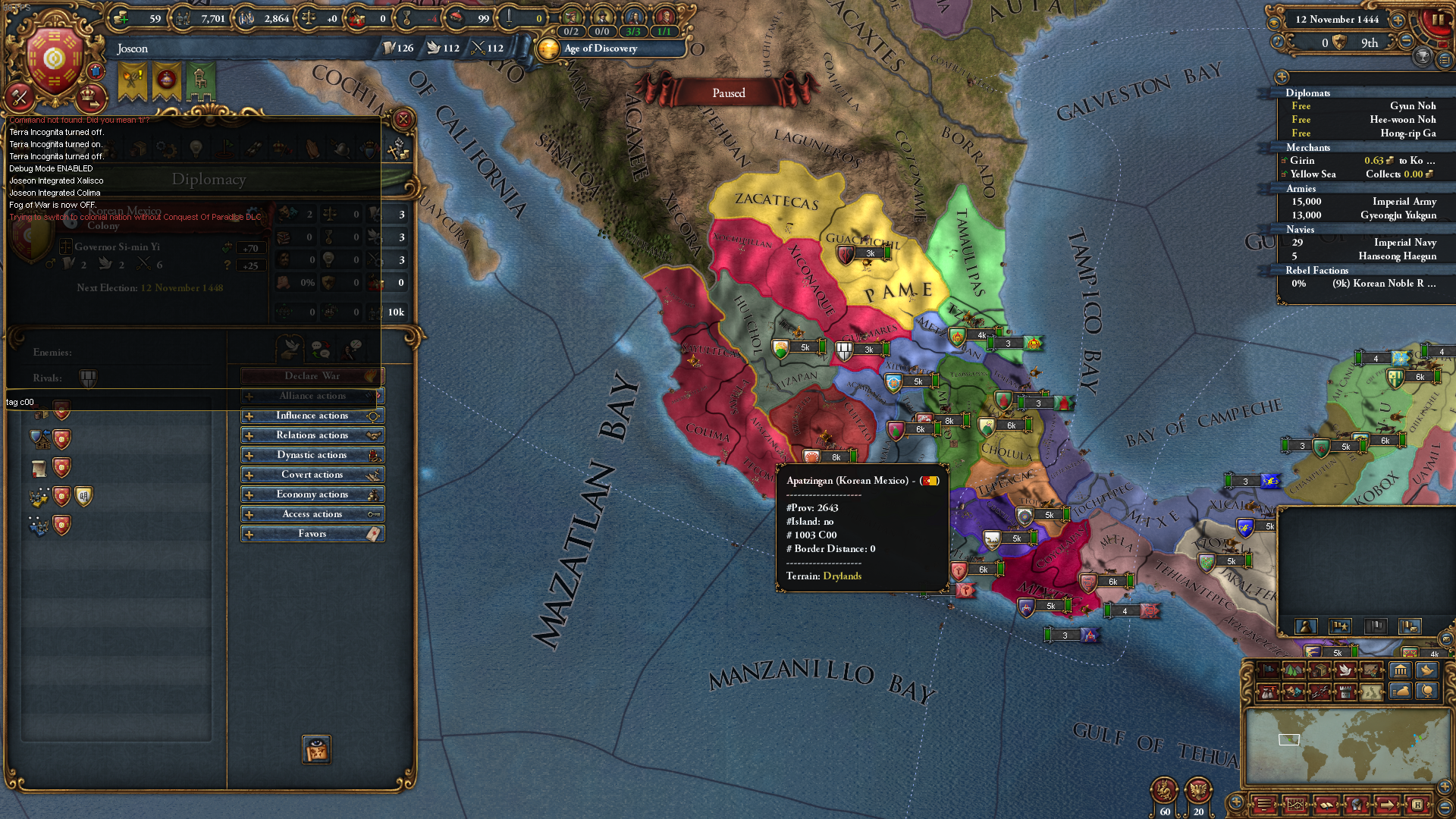
Task: Increase game speed with the speed control
Action: (1398, 20)
